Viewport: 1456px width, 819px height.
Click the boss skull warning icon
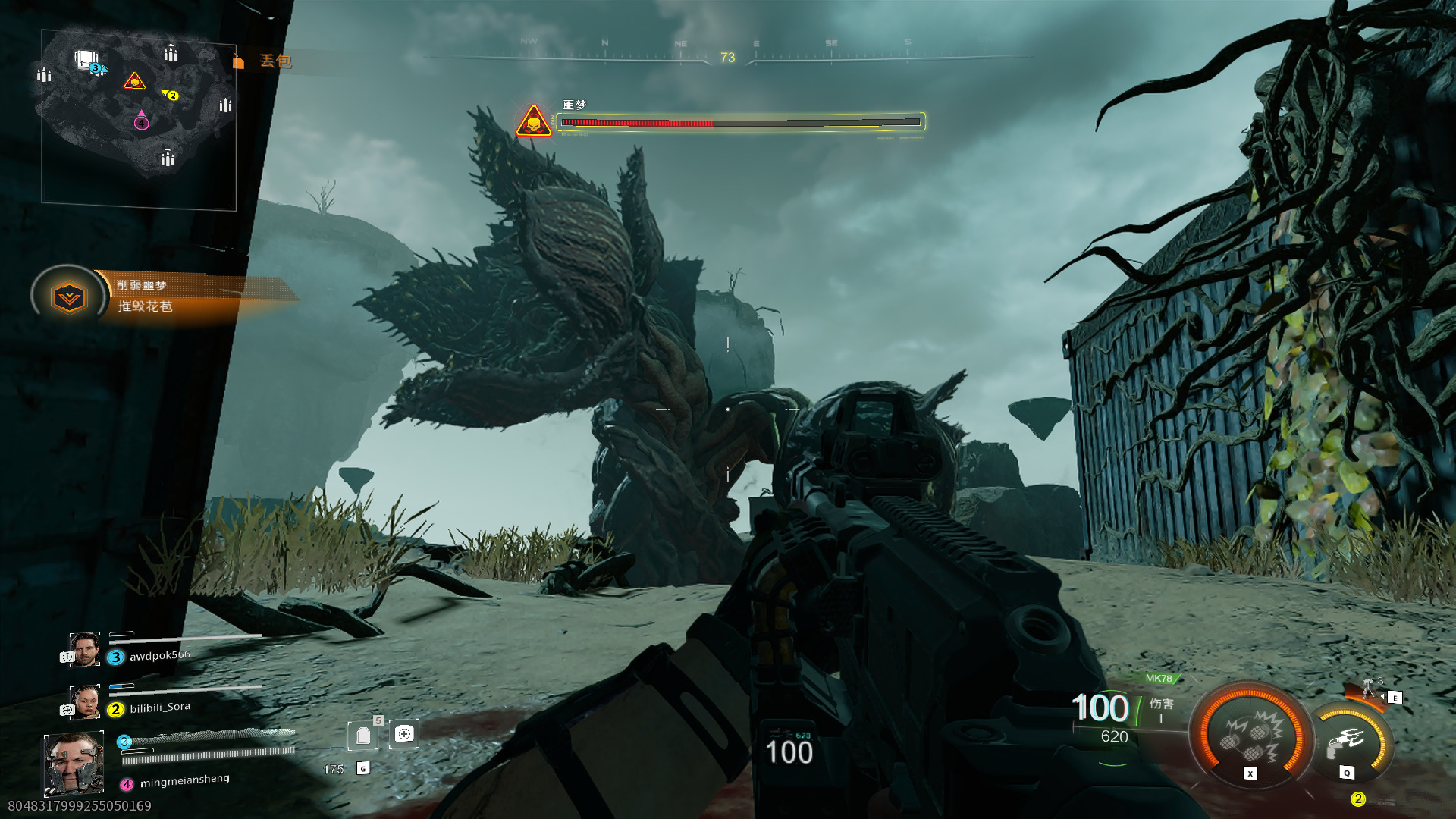[533, 121]
